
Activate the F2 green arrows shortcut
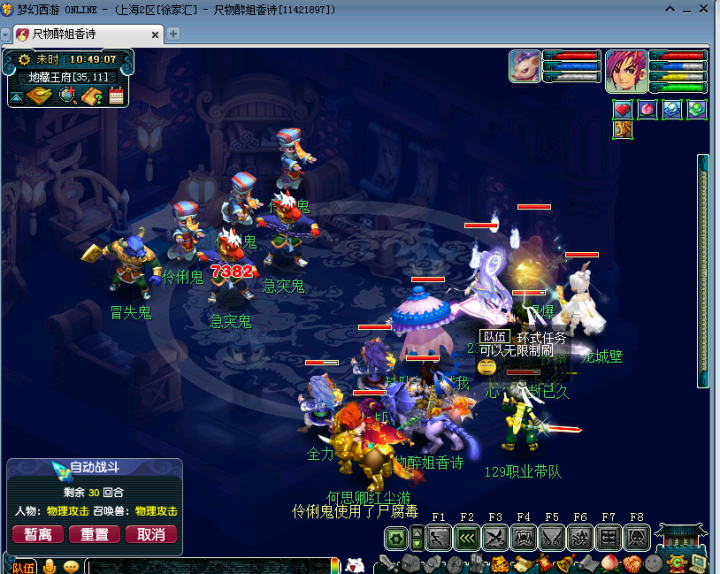coord(466,538)
